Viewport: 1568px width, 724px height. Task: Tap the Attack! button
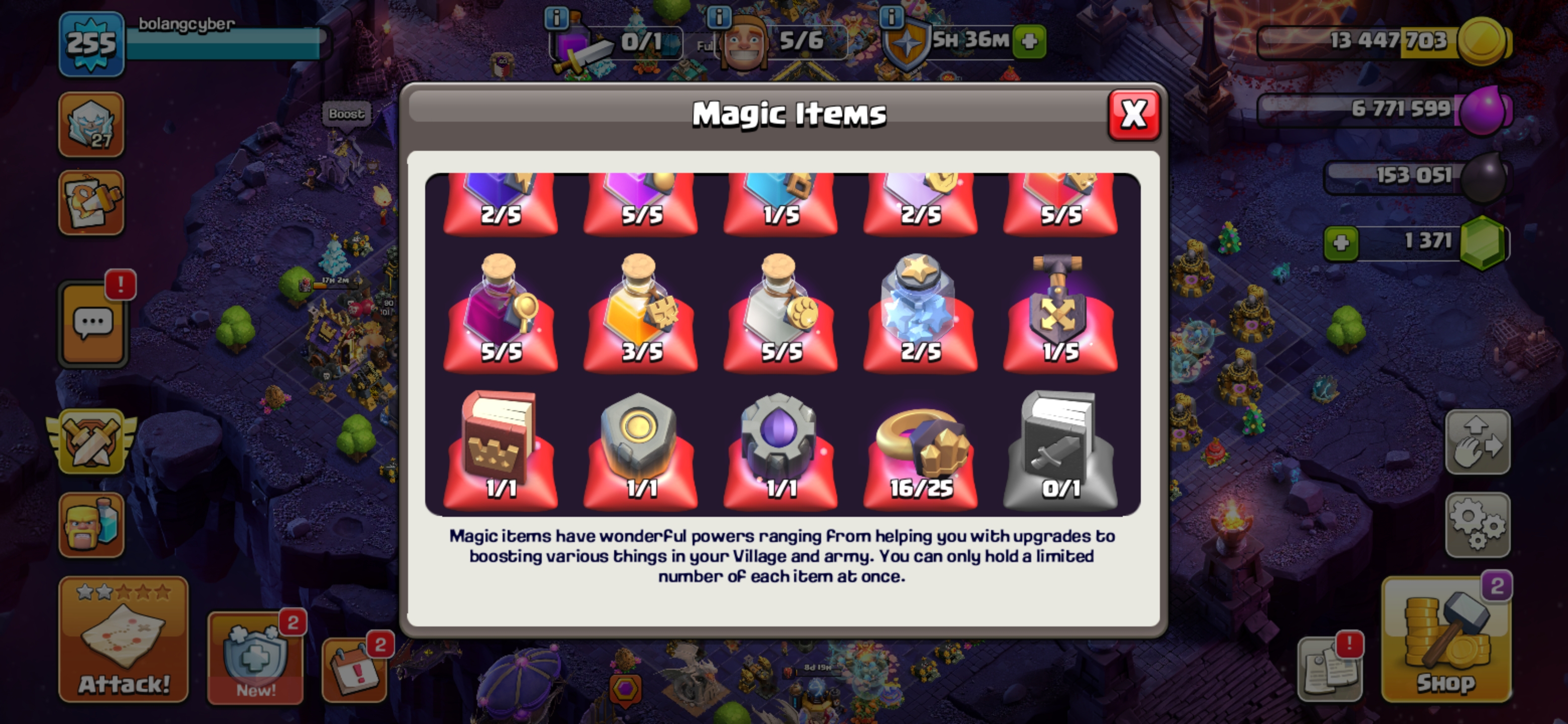pyautogui.click(x=124, y=640)
